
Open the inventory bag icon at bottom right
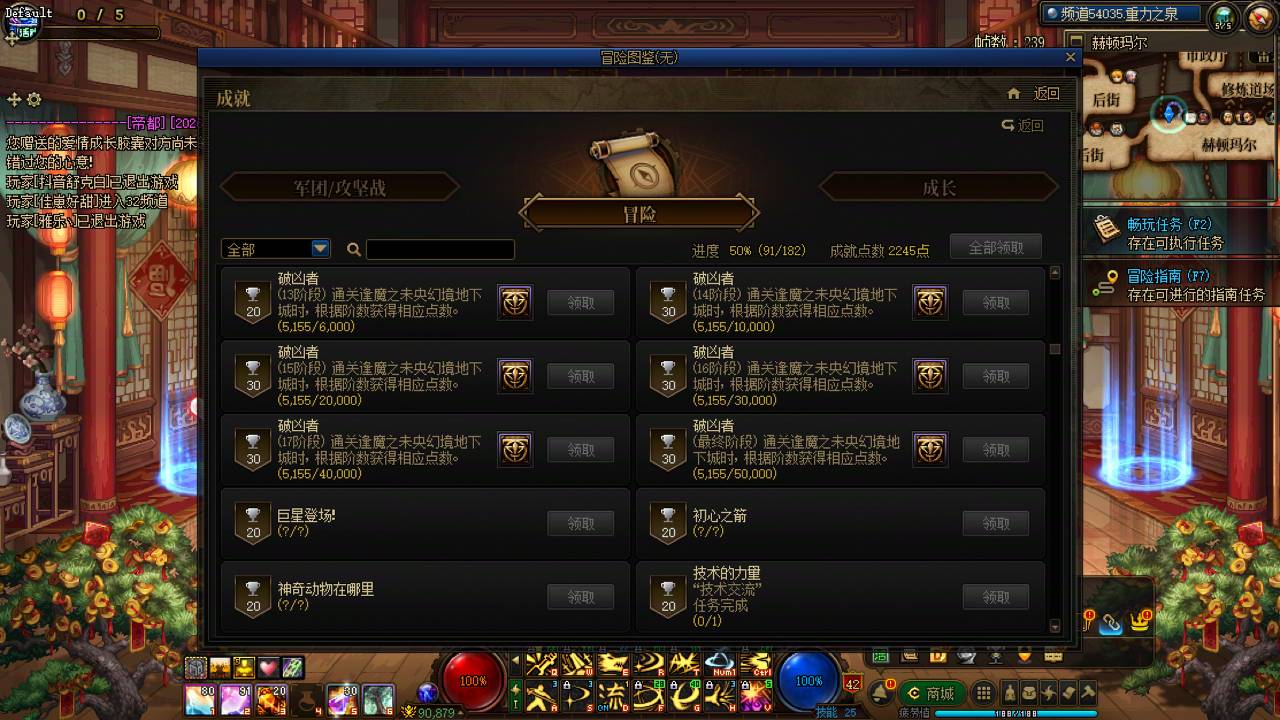click(1030, 694)
